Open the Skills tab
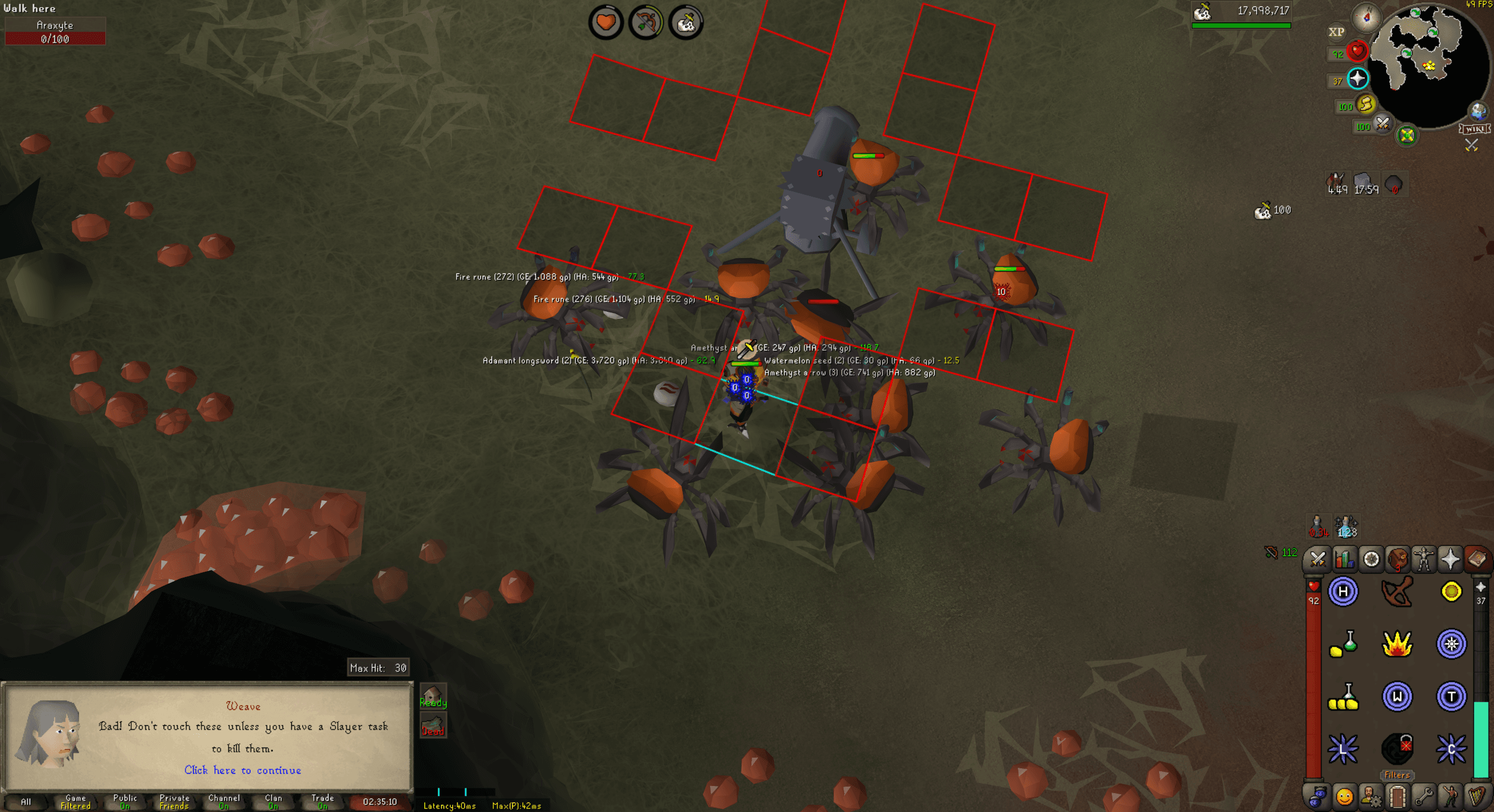This screenshot has width=1494, height=812. 1345,560
